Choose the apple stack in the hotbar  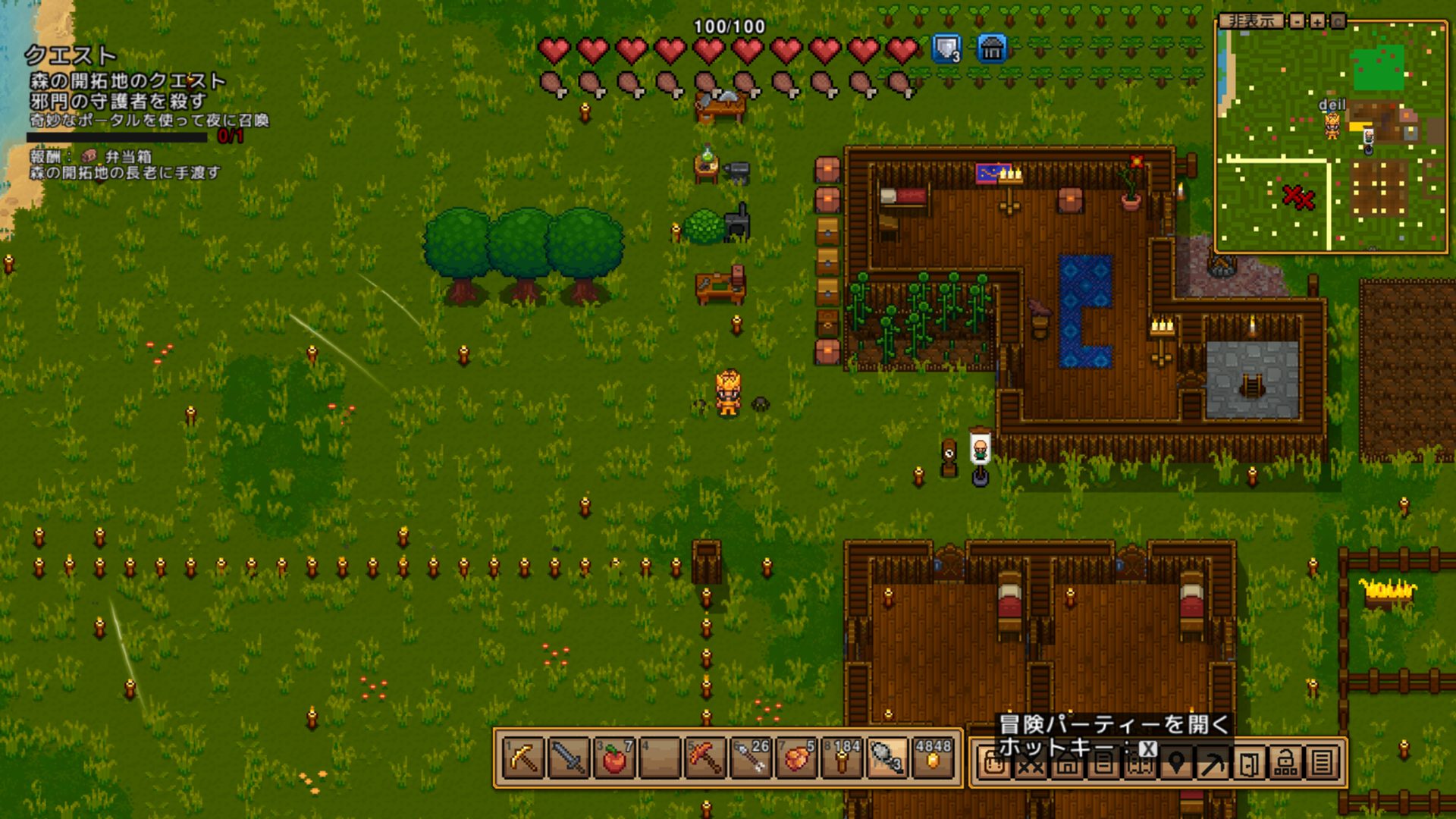click(x=614, y=759)
